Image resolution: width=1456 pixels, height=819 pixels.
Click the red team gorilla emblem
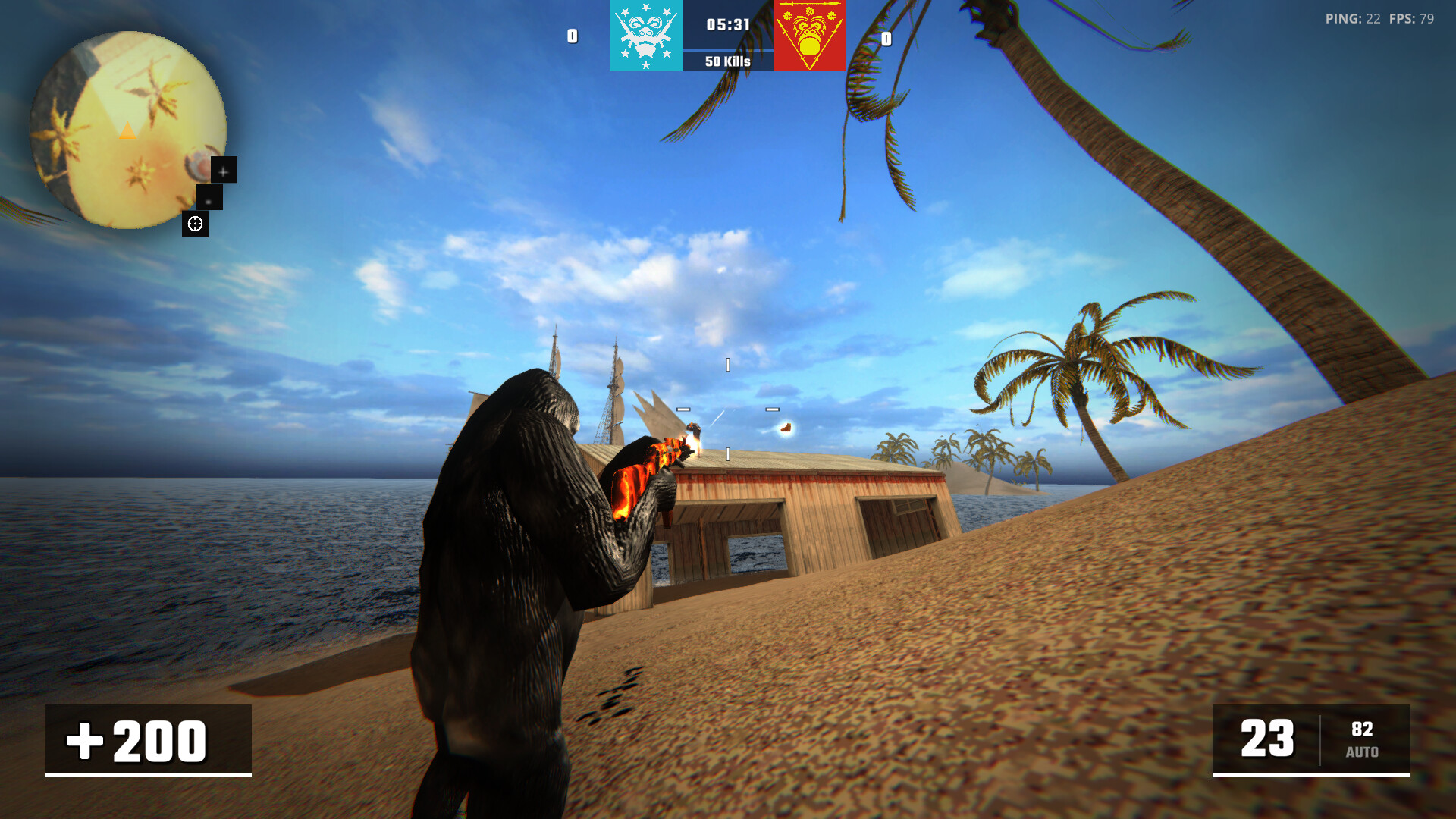[x=808, y=36]
